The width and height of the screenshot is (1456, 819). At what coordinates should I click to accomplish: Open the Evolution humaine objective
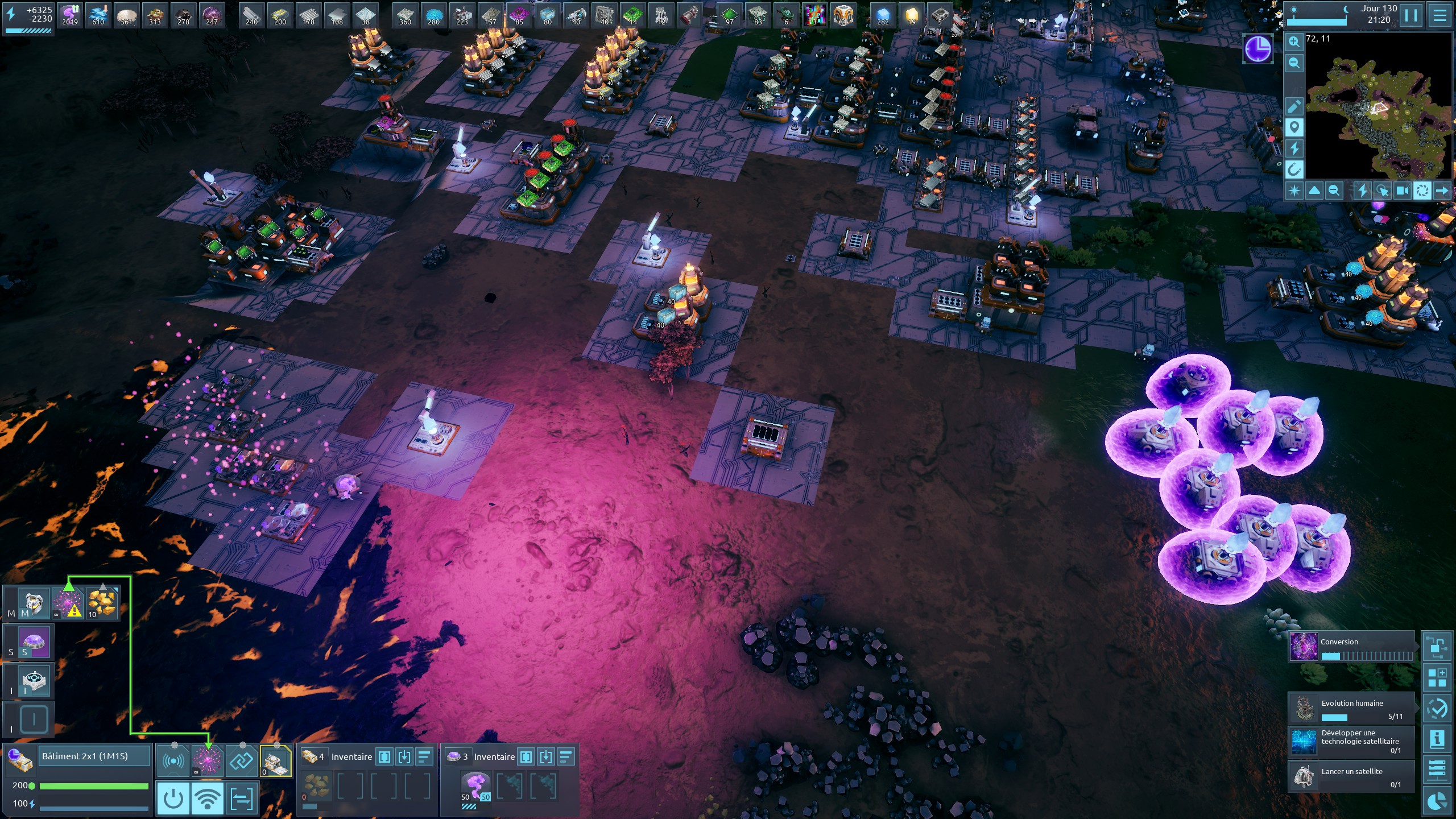(x=1351, y=709)
